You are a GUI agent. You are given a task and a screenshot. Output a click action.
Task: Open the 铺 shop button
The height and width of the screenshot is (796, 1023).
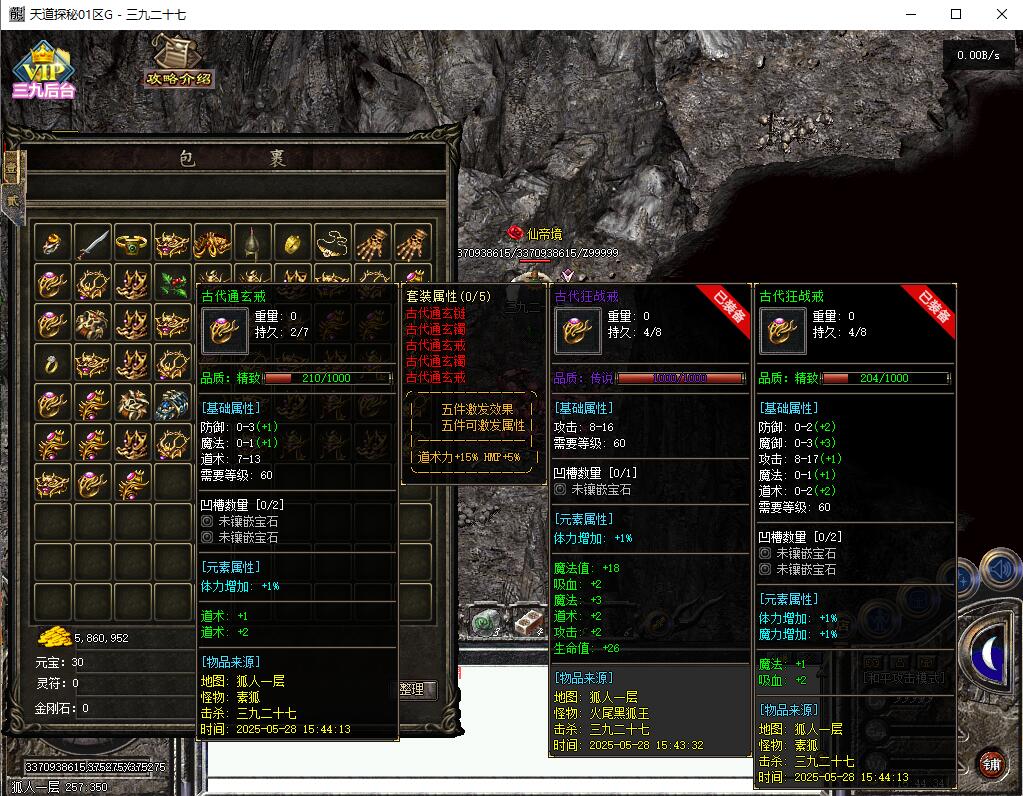click(x=990, y=764)
